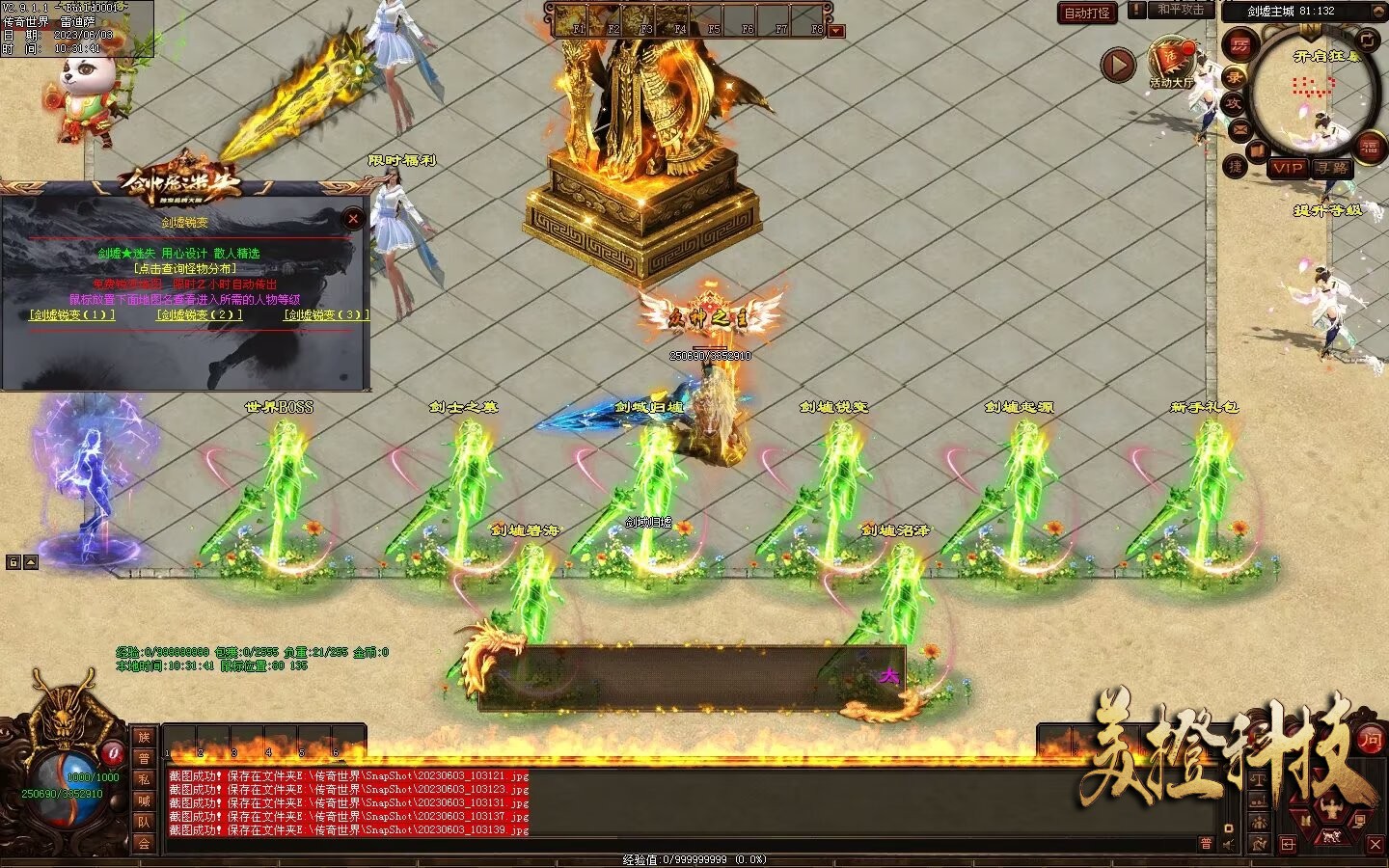Switch to the 队 team chat channel
The height and width of the screenshot is (868, 1389).
coord(144,822)
